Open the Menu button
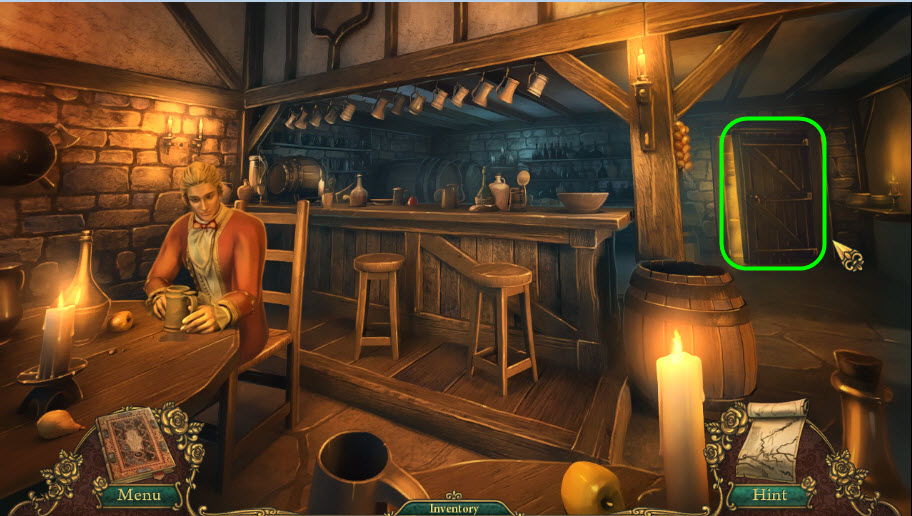Screen dimensions: 912x516 point(138,494)
